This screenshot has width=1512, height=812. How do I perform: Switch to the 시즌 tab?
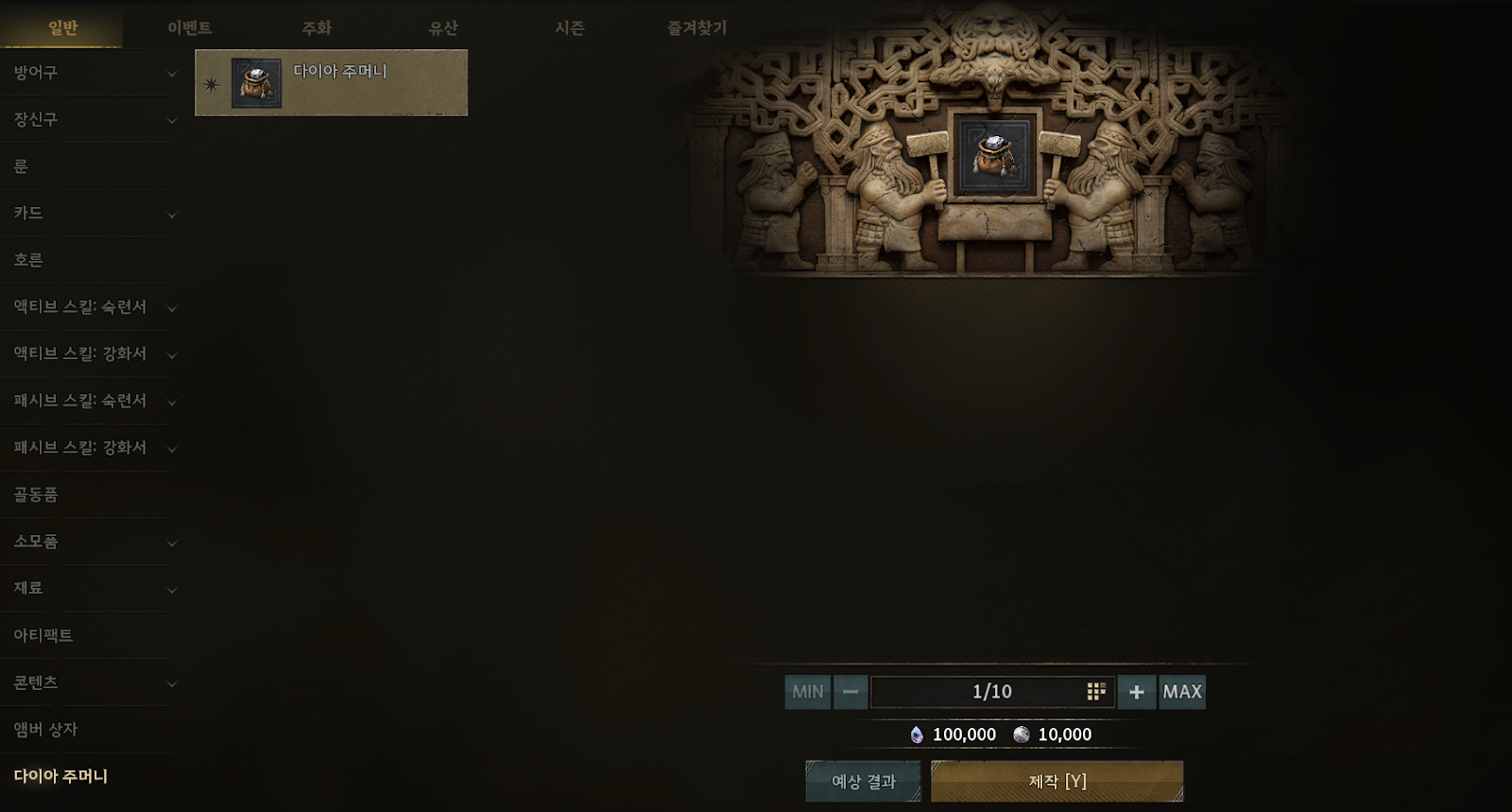coord(569,28)
